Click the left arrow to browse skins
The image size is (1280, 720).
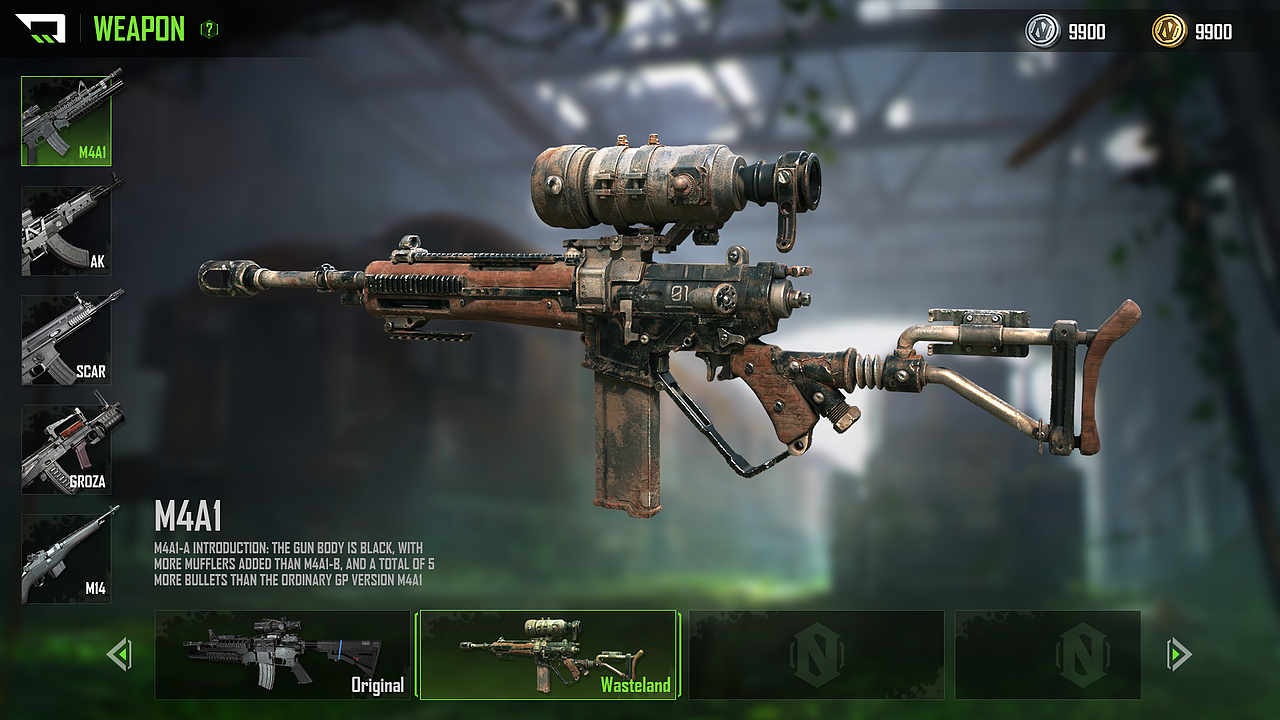tap(119, 655)
